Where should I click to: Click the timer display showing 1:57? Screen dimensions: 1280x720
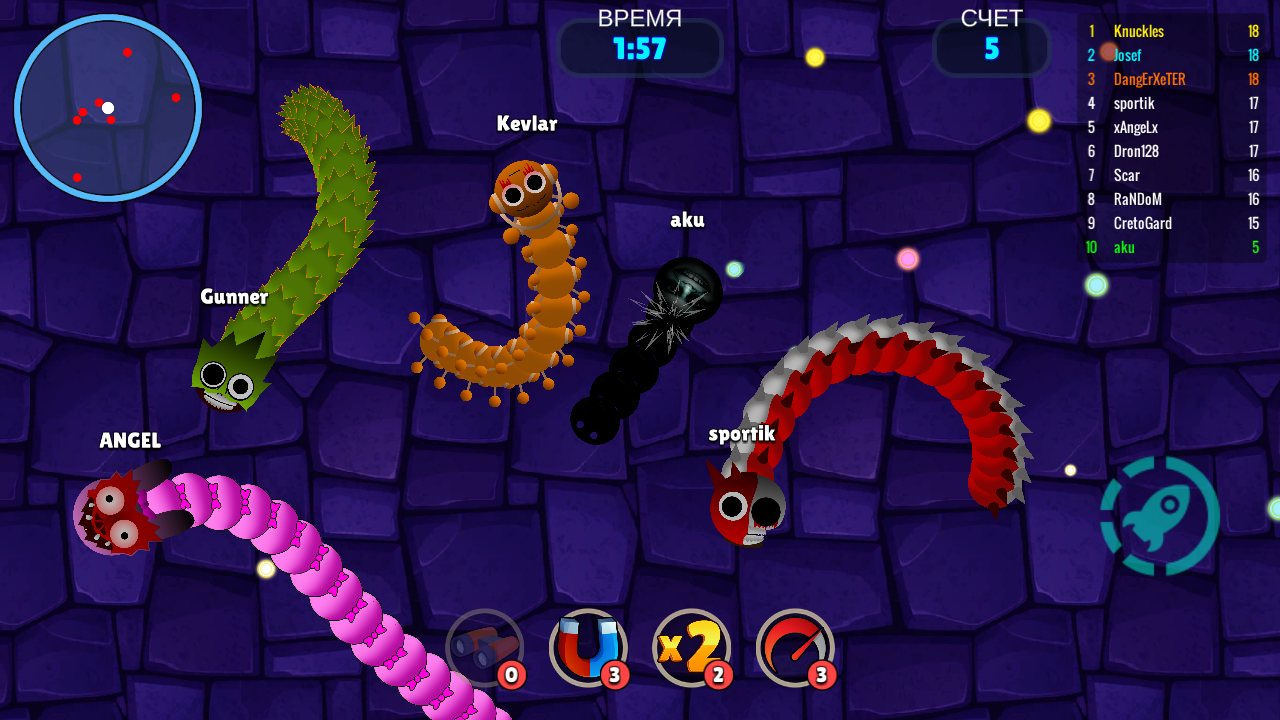(x=640, y=47)
